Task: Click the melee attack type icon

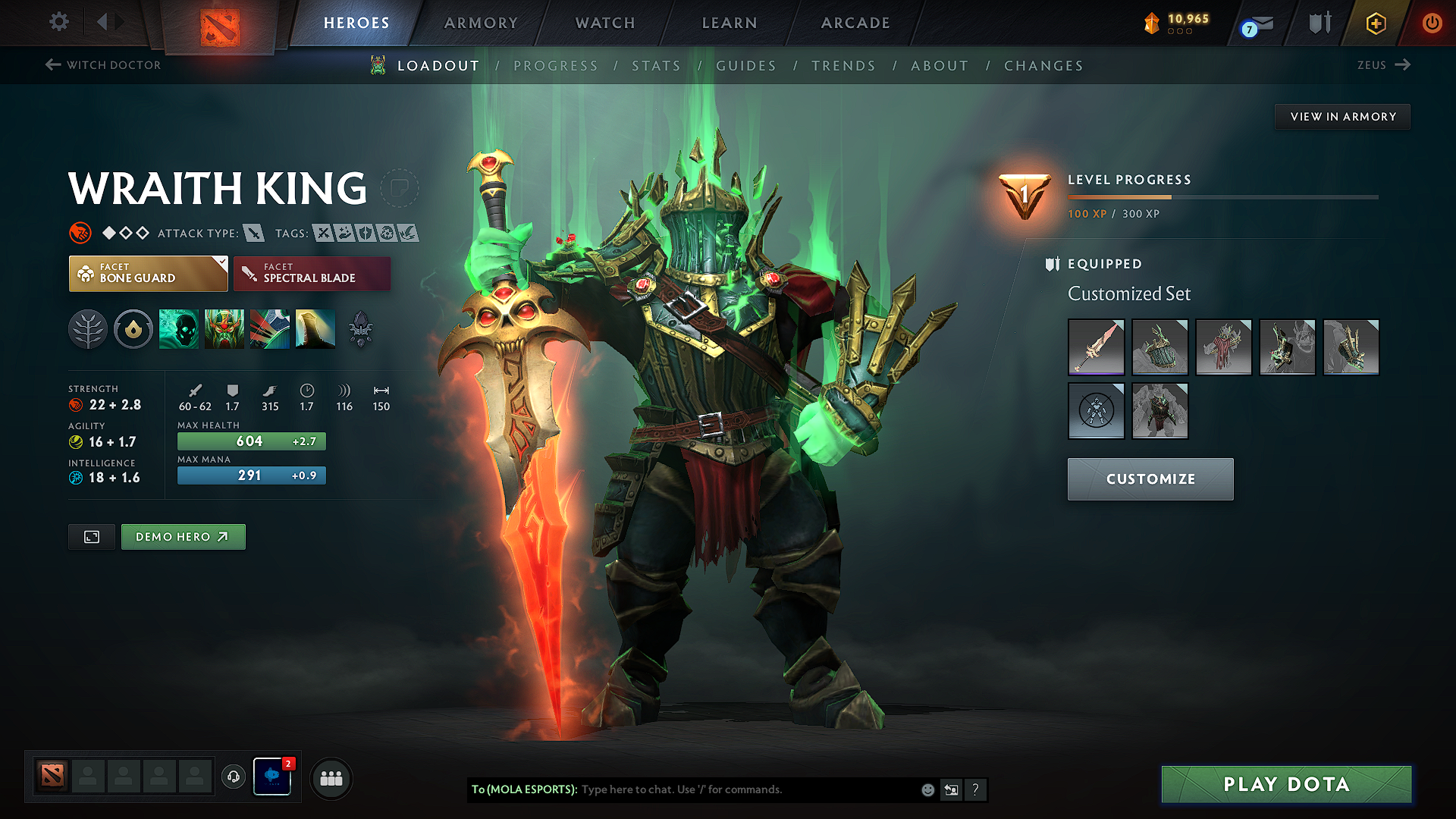Action: point(253,233)
